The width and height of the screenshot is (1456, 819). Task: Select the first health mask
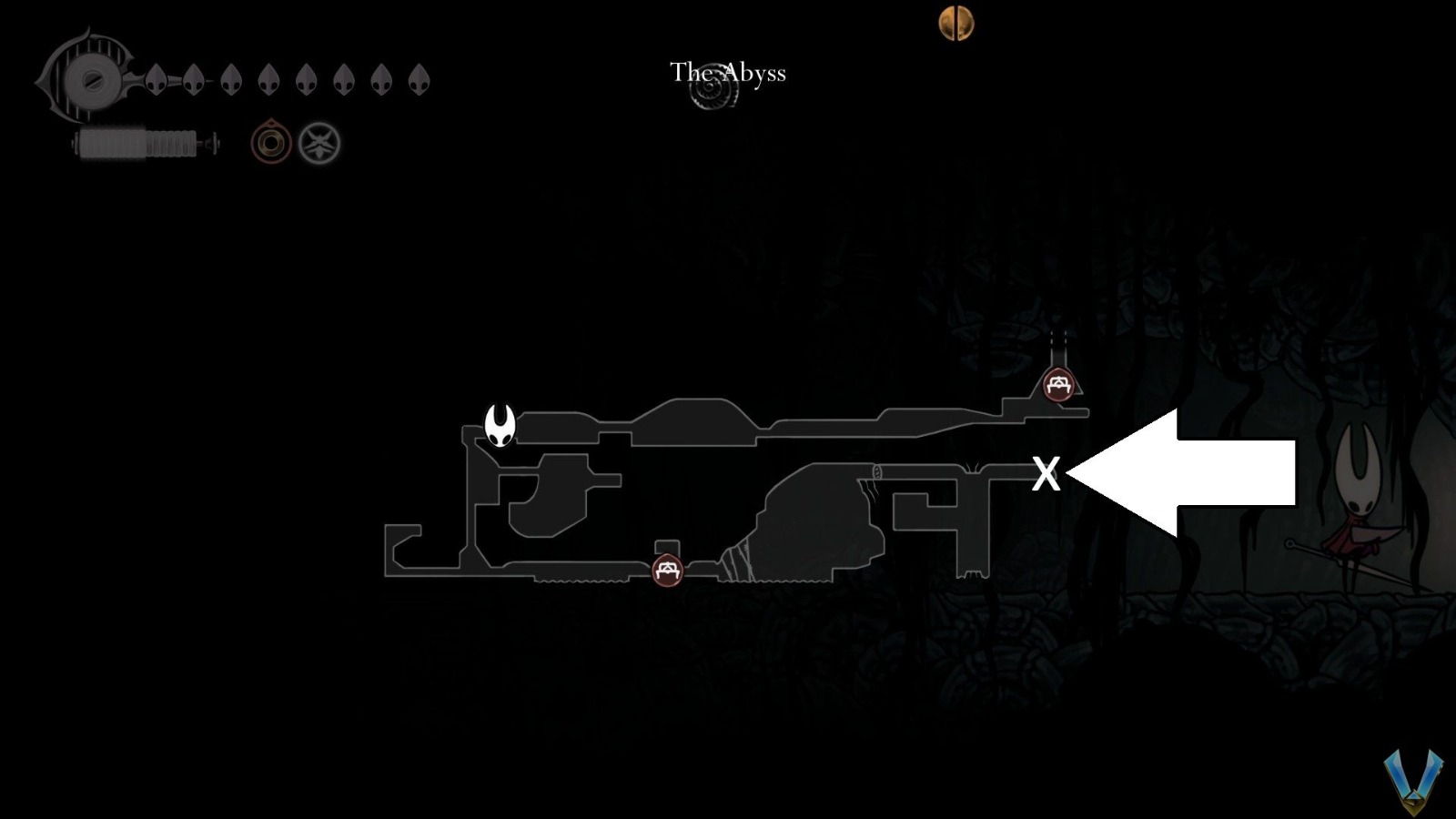pos(155,80)
